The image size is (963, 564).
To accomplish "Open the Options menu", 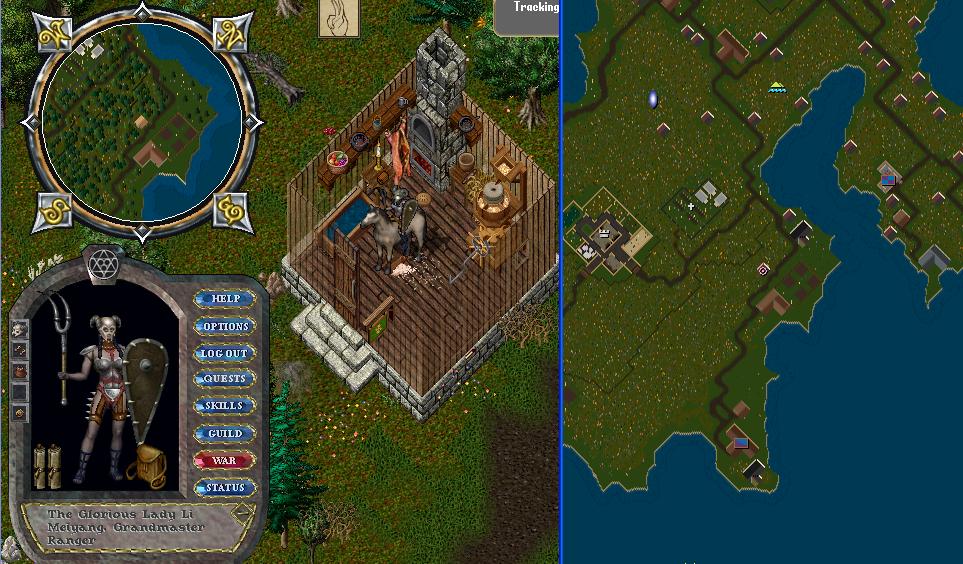I will (225, 326).
